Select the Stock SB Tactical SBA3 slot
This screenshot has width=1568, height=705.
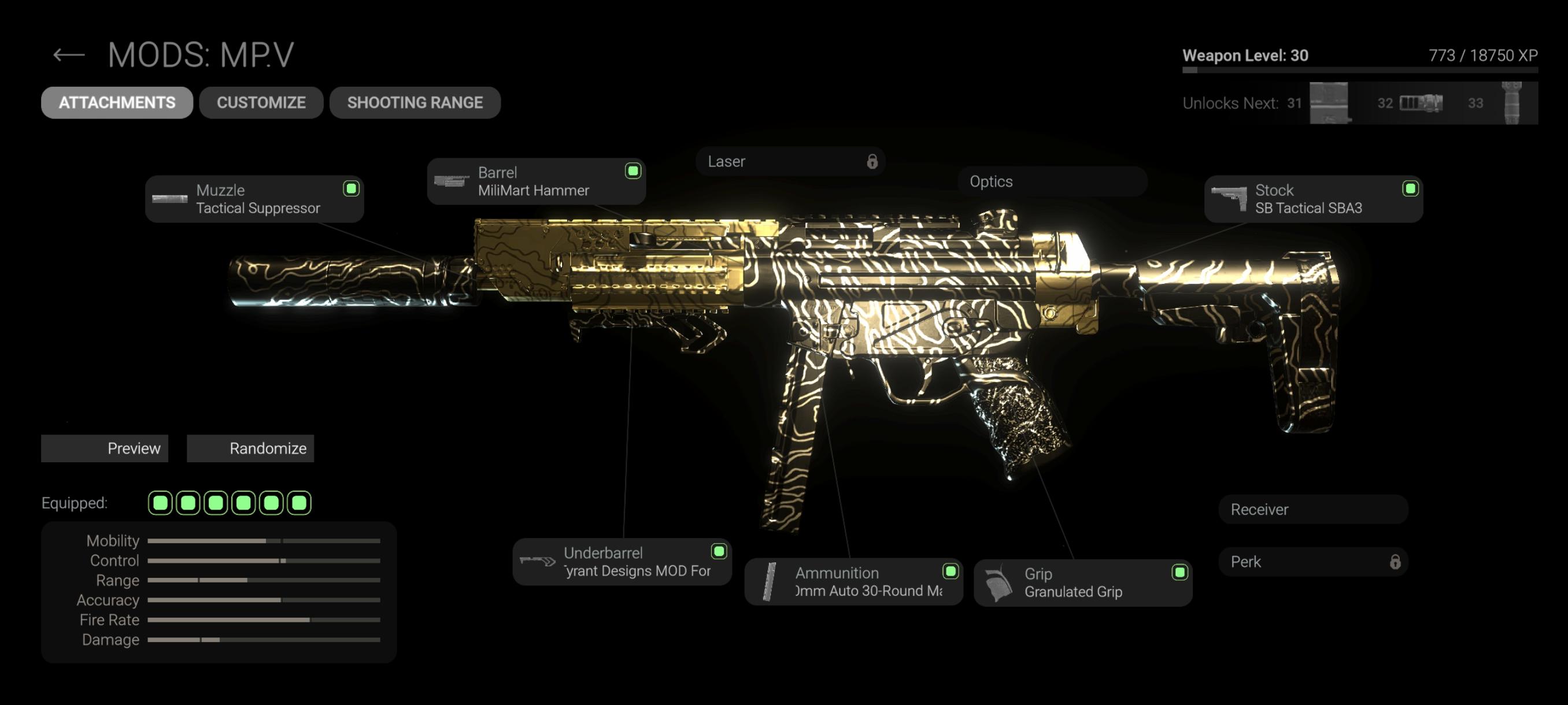[x=1313, y=199]
